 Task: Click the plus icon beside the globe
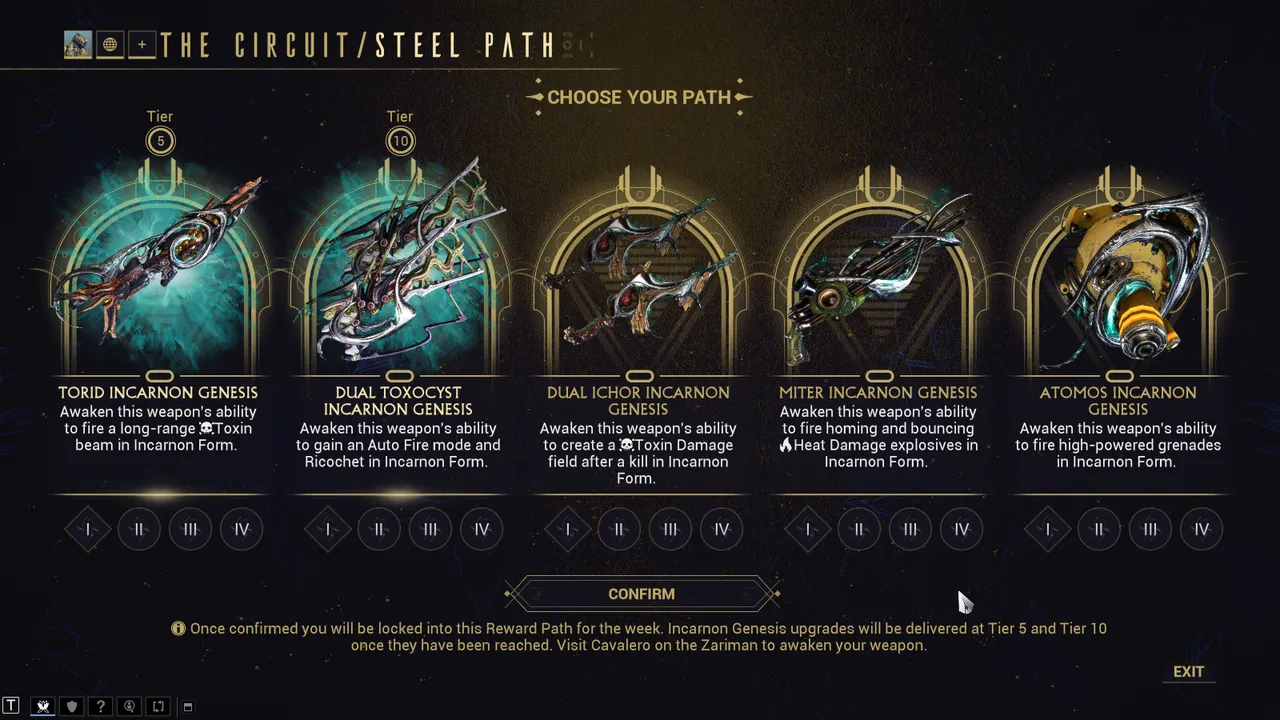coord(141,44)
